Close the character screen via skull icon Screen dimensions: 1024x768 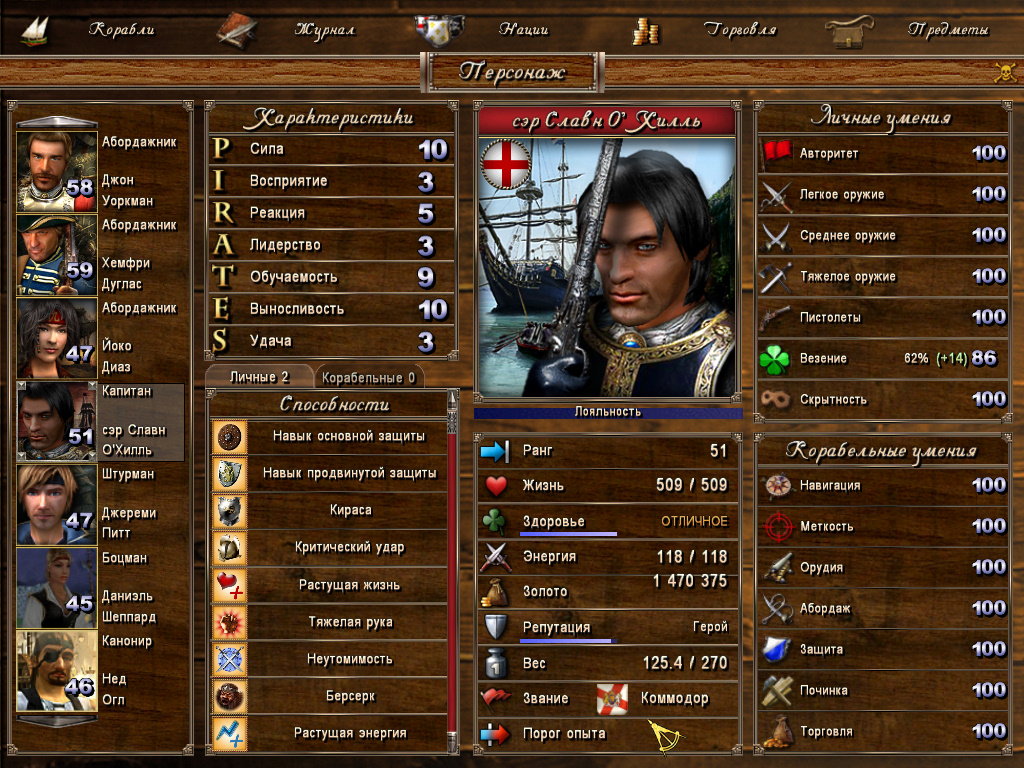click(x=1004, y=72)
